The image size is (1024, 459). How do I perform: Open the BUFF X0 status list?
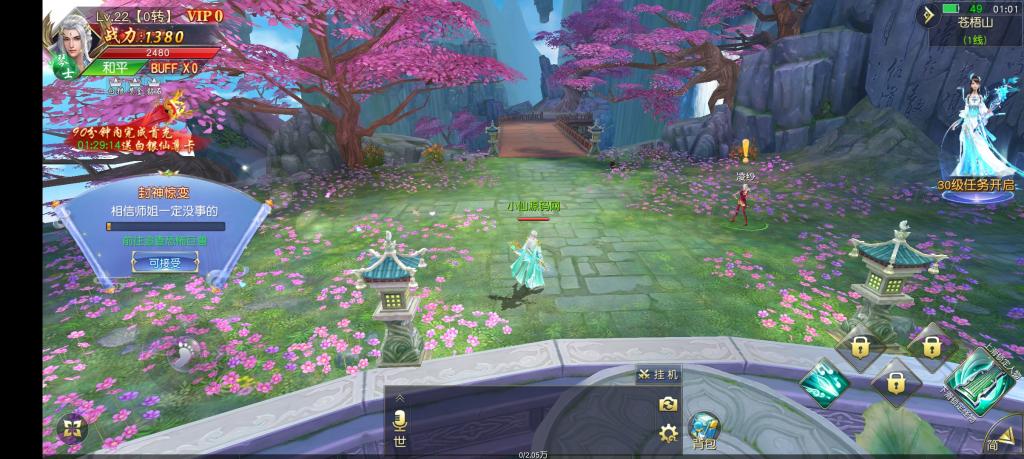pos(174,68)
